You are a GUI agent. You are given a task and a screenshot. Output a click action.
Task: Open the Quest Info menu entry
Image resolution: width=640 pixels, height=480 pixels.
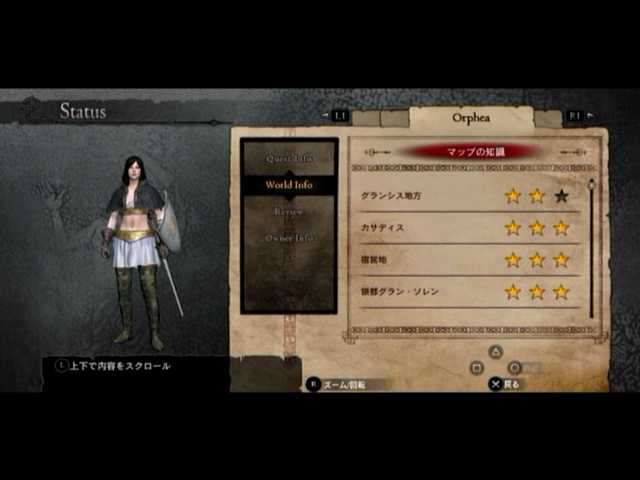point(289,158)
